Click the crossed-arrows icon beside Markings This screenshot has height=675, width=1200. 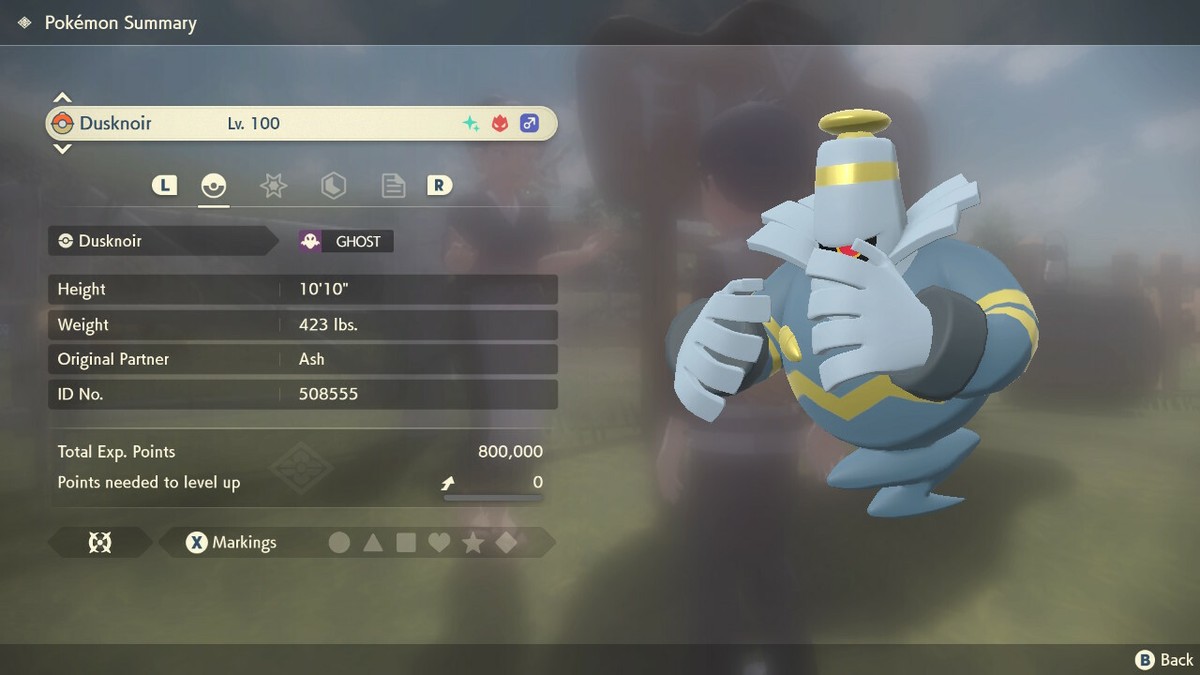point(100,542)
